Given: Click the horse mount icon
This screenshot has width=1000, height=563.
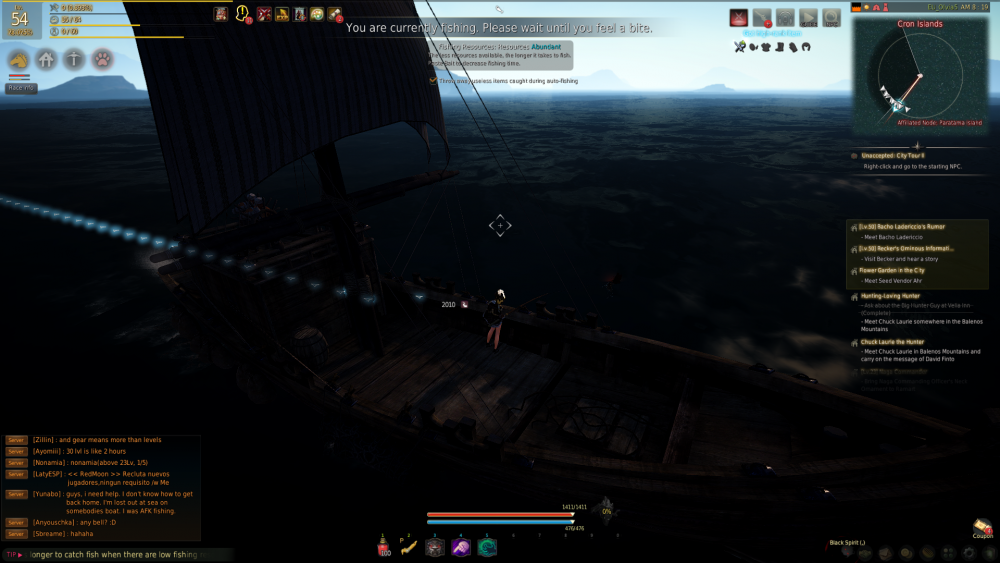Looking at the screenshot, I should [x=18, y=60].
